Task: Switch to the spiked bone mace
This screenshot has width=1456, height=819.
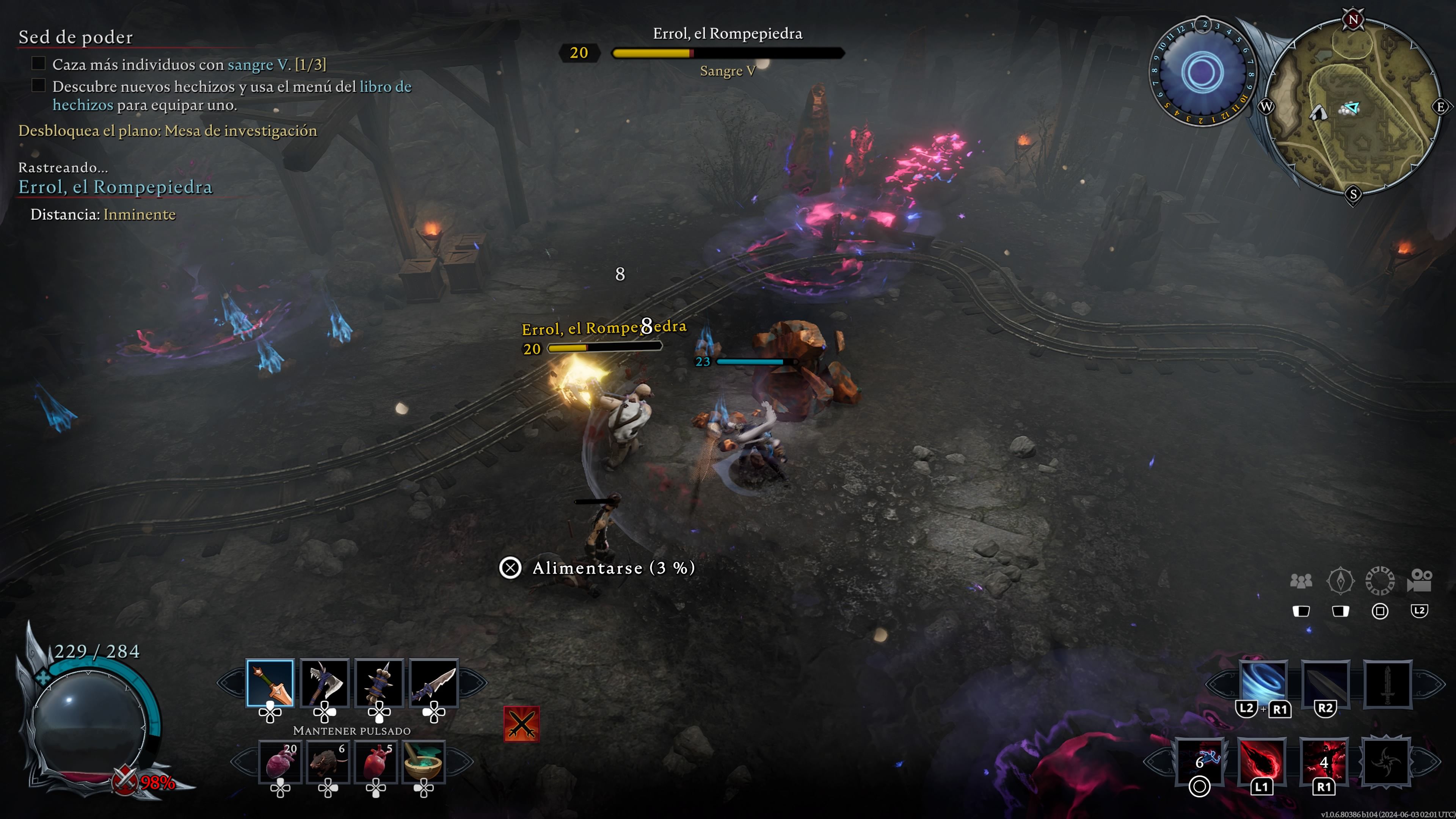Action: pos(379,683)
